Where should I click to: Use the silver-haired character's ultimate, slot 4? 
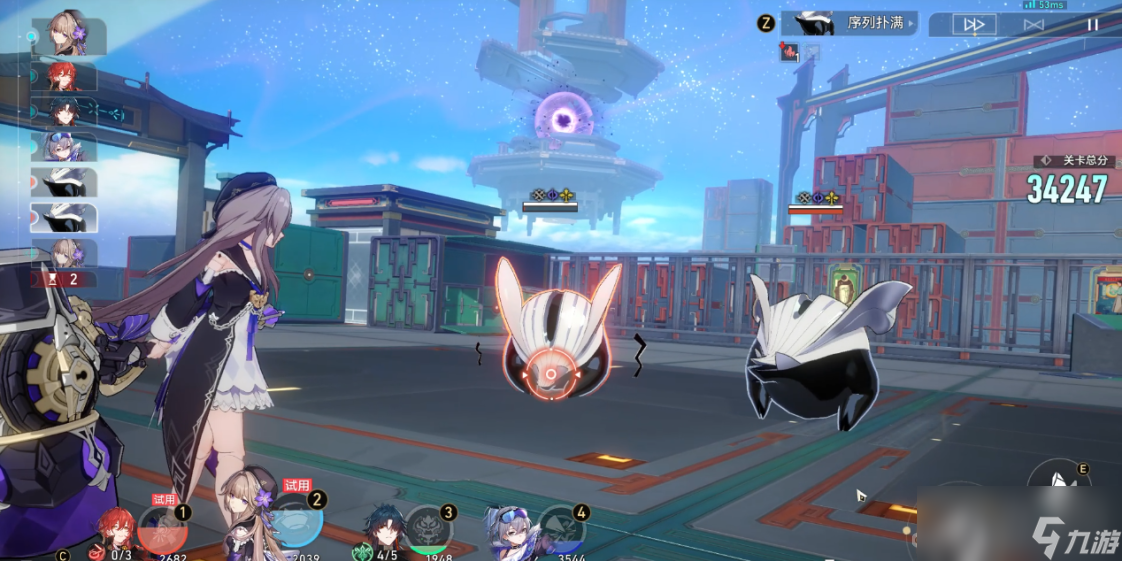coord(561,531)
